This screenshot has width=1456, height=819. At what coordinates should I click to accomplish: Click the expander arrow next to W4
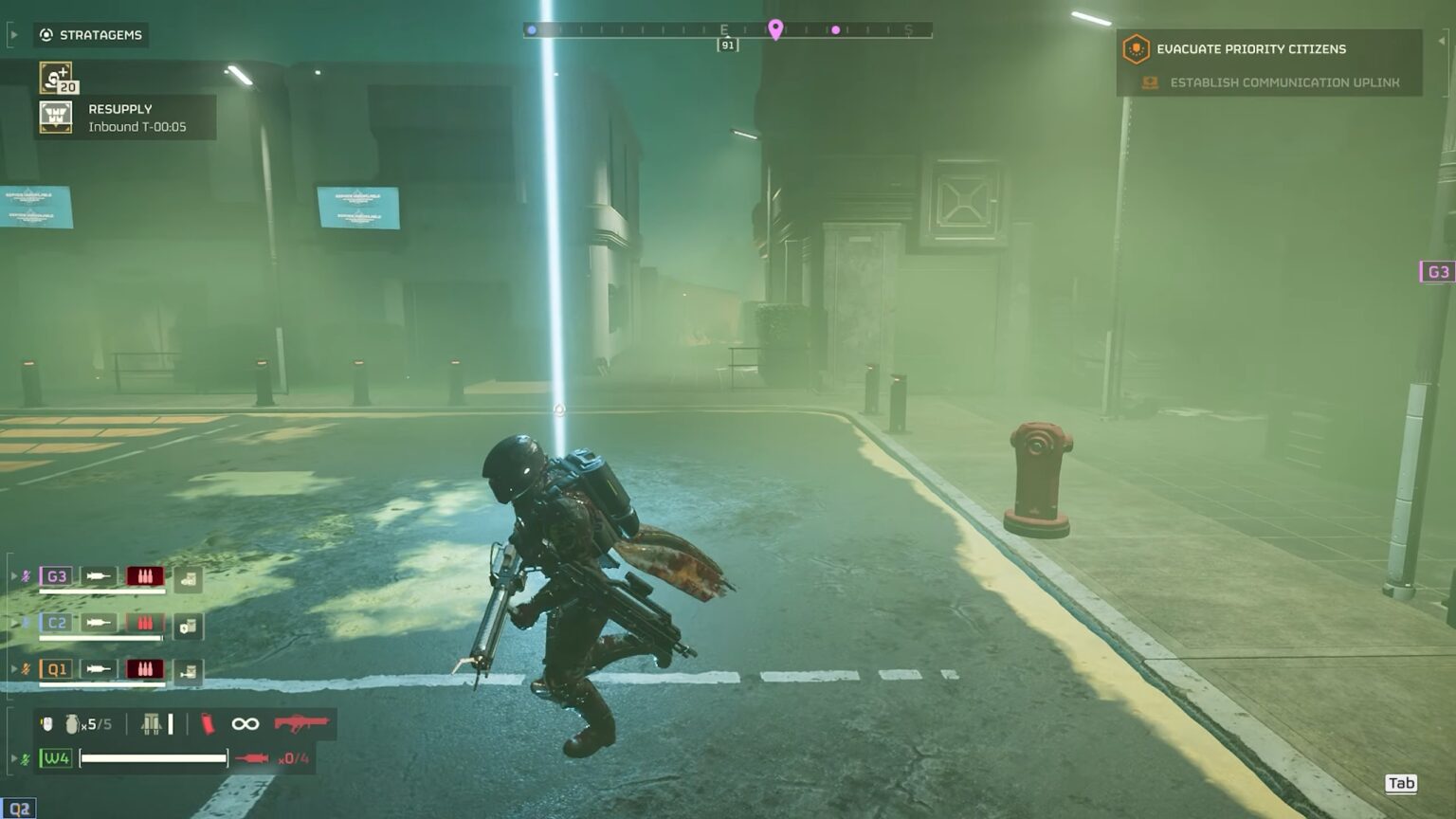[x=14, y=757]
